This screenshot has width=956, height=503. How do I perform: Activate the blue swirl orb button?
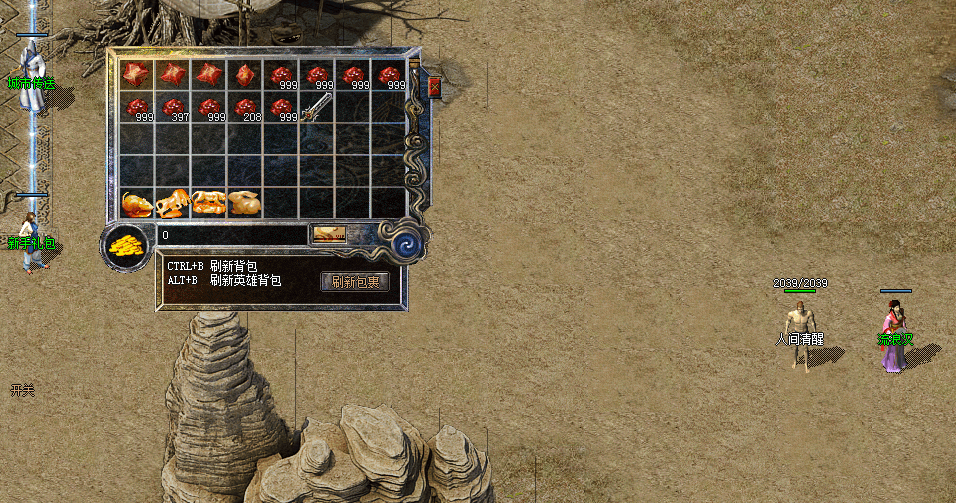tap(409, 244)
